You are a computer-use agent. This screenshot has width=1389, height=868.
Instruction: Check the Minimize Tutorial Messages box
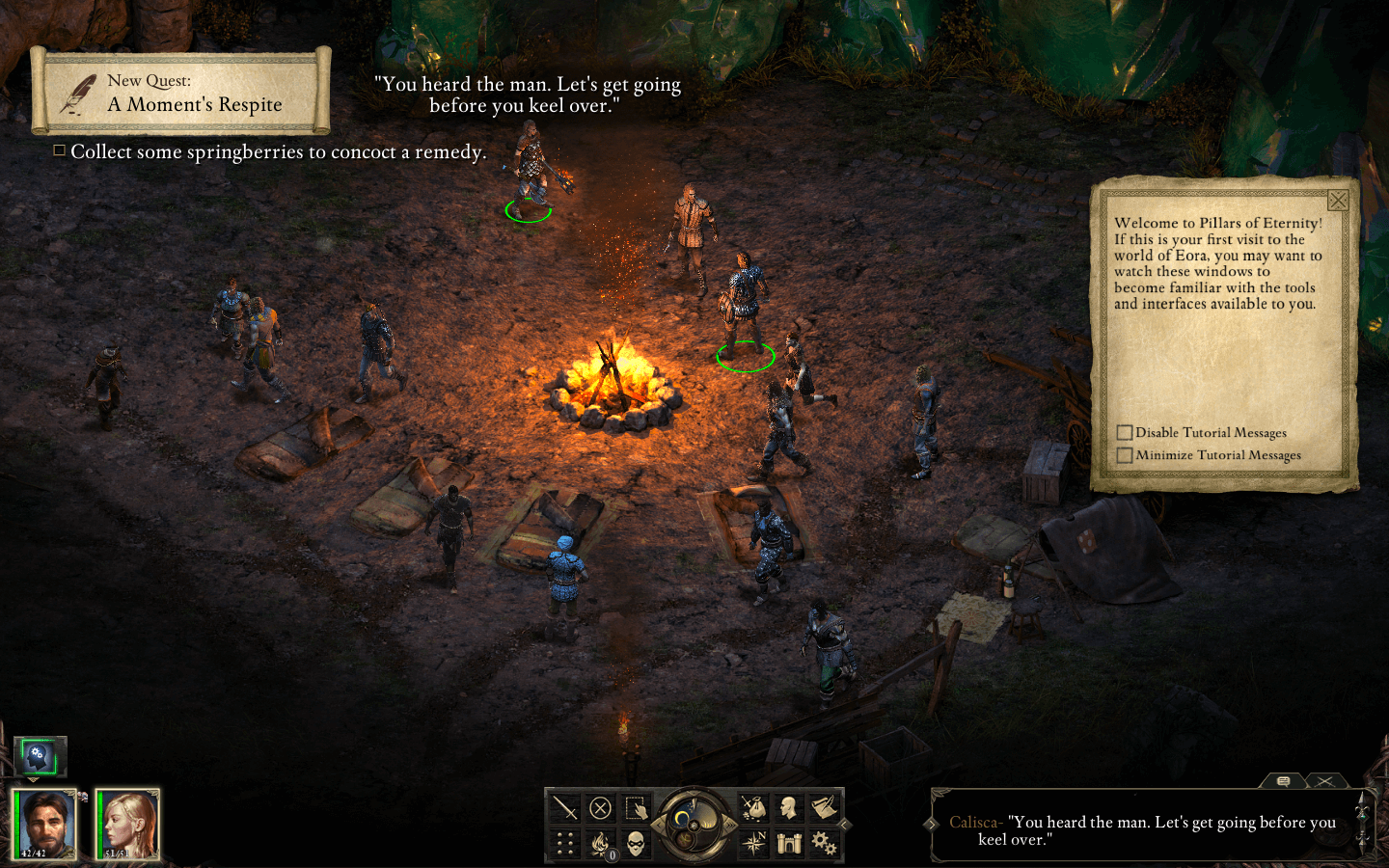pos(1126,454)
